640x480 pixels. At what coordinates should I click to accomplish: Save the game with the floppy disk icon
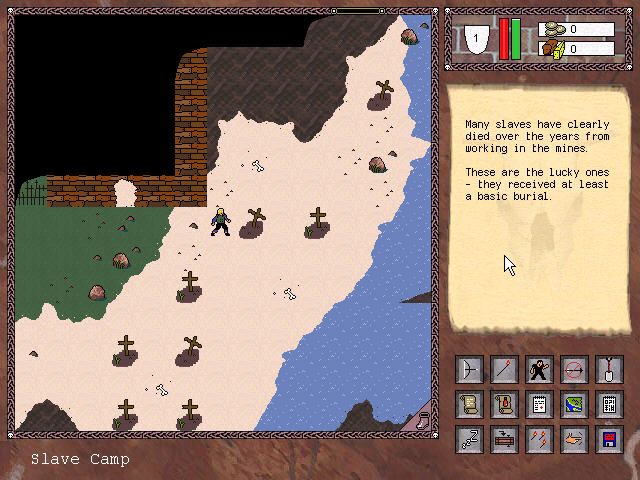tap(609, 439)
